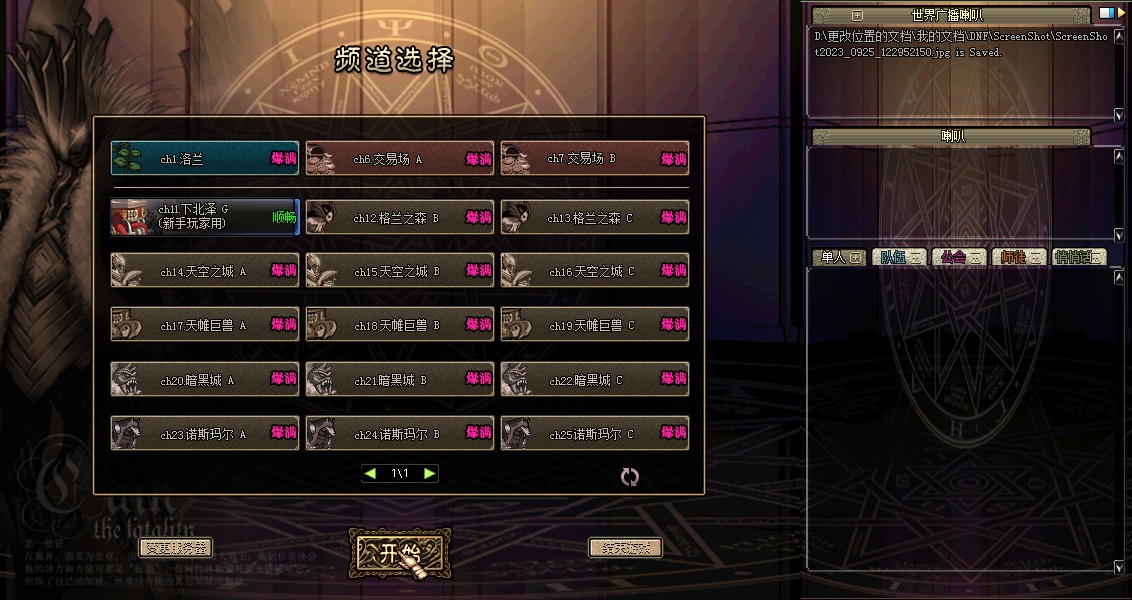Click the 结束游戏 exit game button
The height and width of the screenshot is (600, 1132).
pyautogui.click(x=625, y=548)
